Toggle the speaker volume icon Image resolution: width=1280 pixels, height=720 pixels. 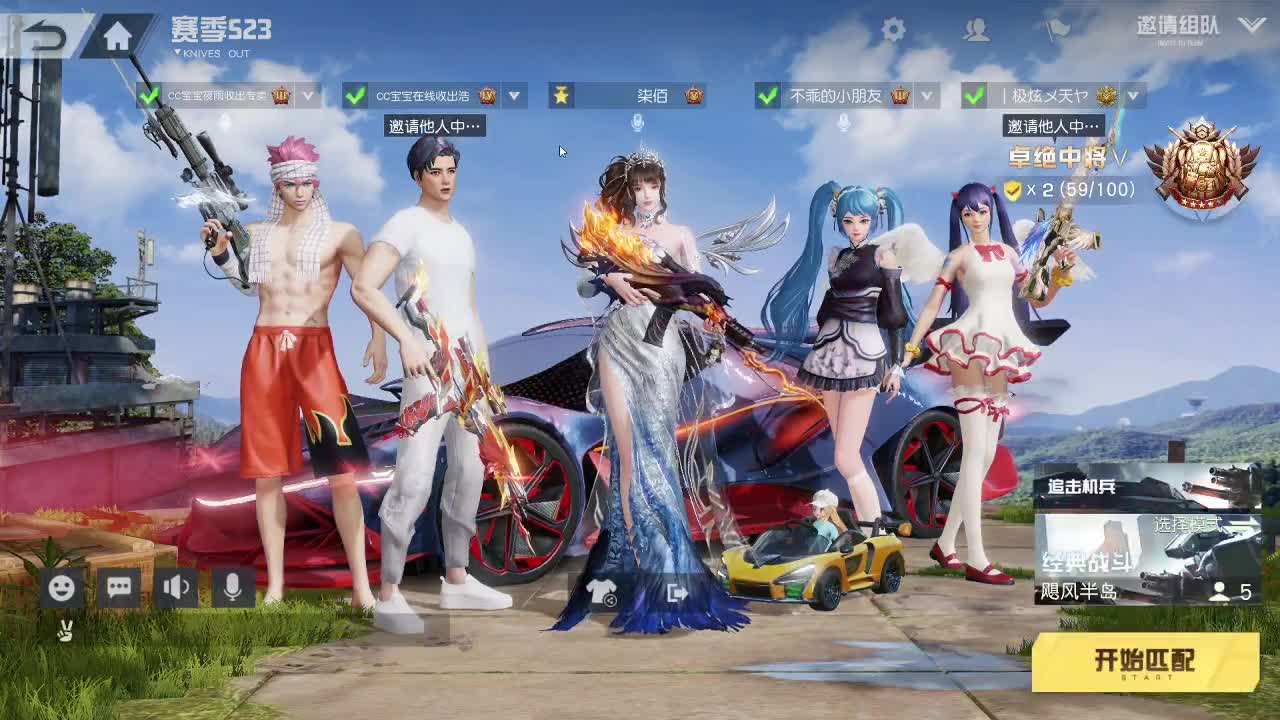click(175, 588)
